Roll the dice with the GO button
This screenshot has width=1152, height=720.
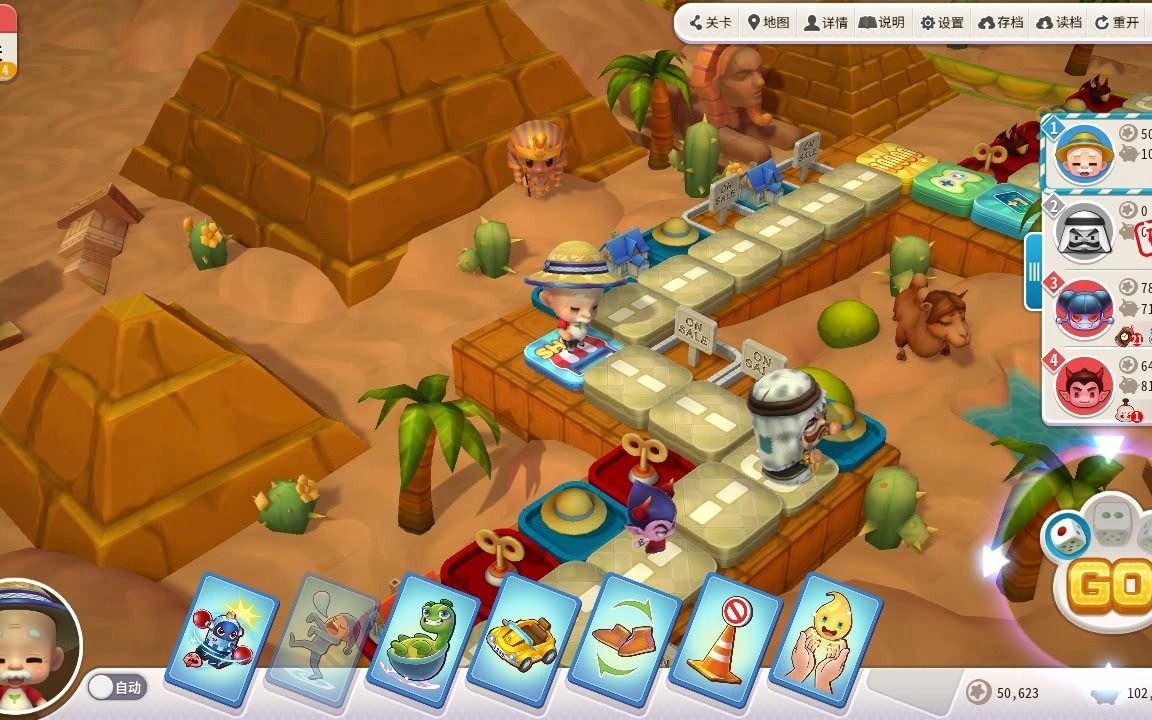click(1109, 588)
